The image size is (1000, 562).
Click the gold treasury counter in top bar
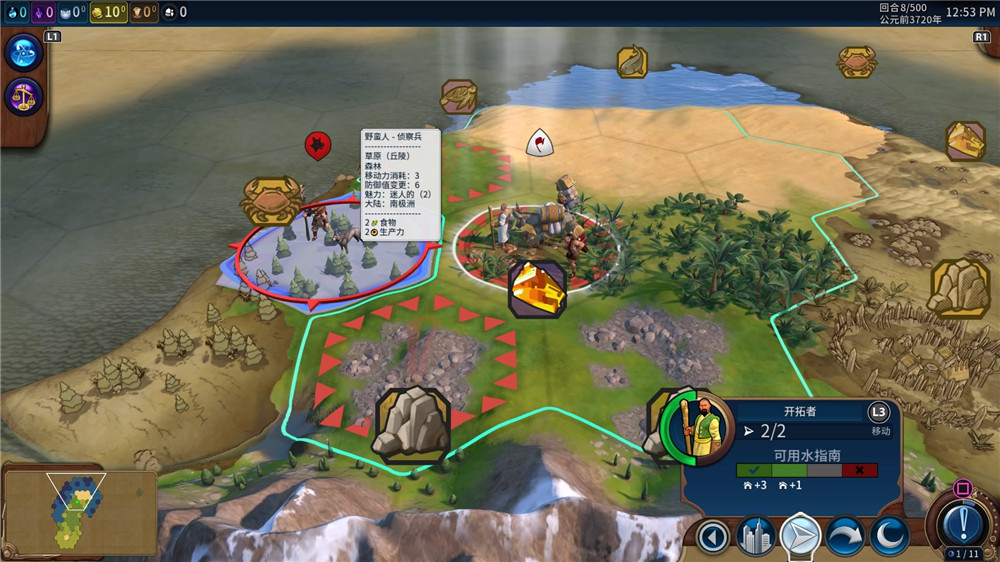[108, 12]
